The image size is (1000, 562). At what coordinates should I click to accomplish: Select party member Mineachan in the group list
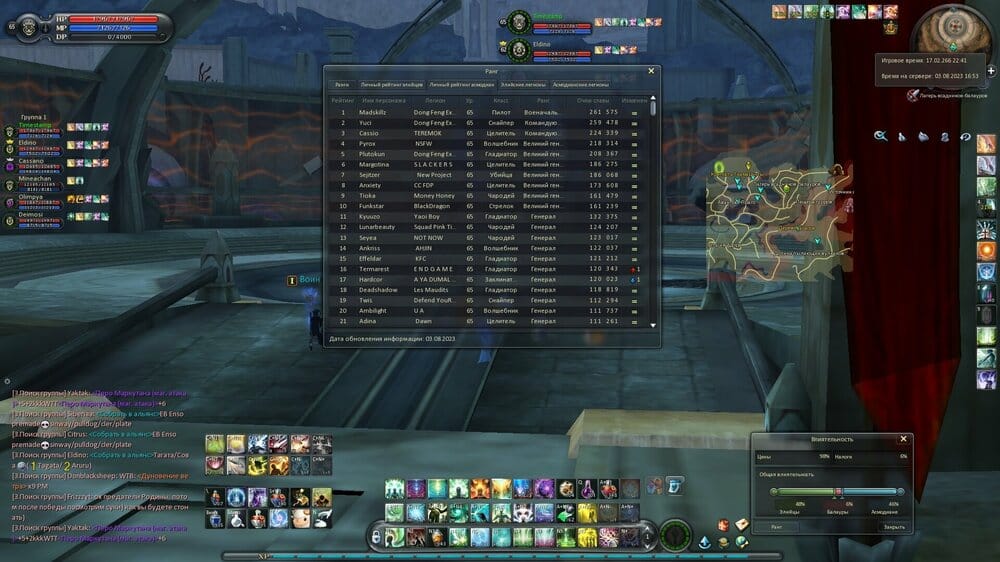pos(33,179)
